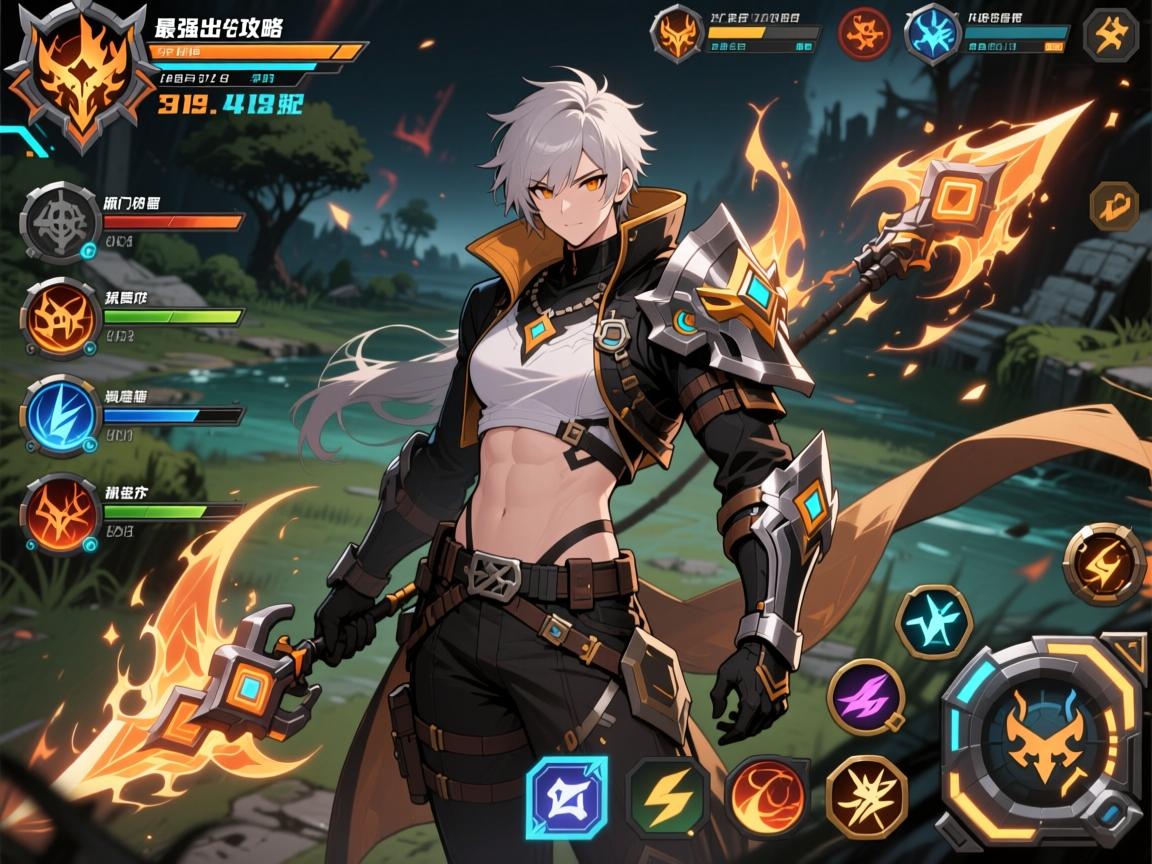Tap the small orange hexagon icon
This screenshot has height=864, width=1152.
click(1113, 206)
